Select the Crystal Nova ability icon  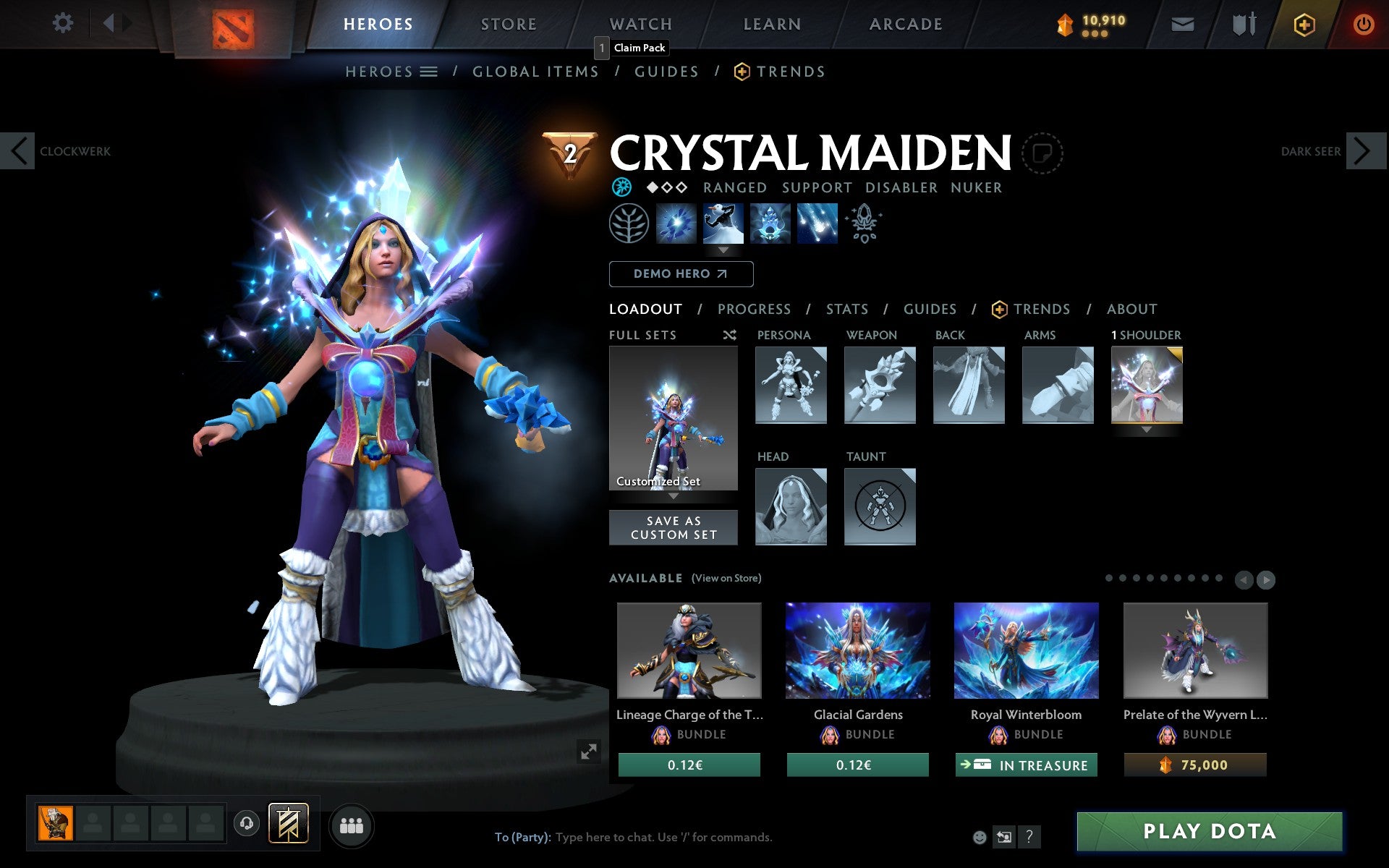click(x=676, y=224)
